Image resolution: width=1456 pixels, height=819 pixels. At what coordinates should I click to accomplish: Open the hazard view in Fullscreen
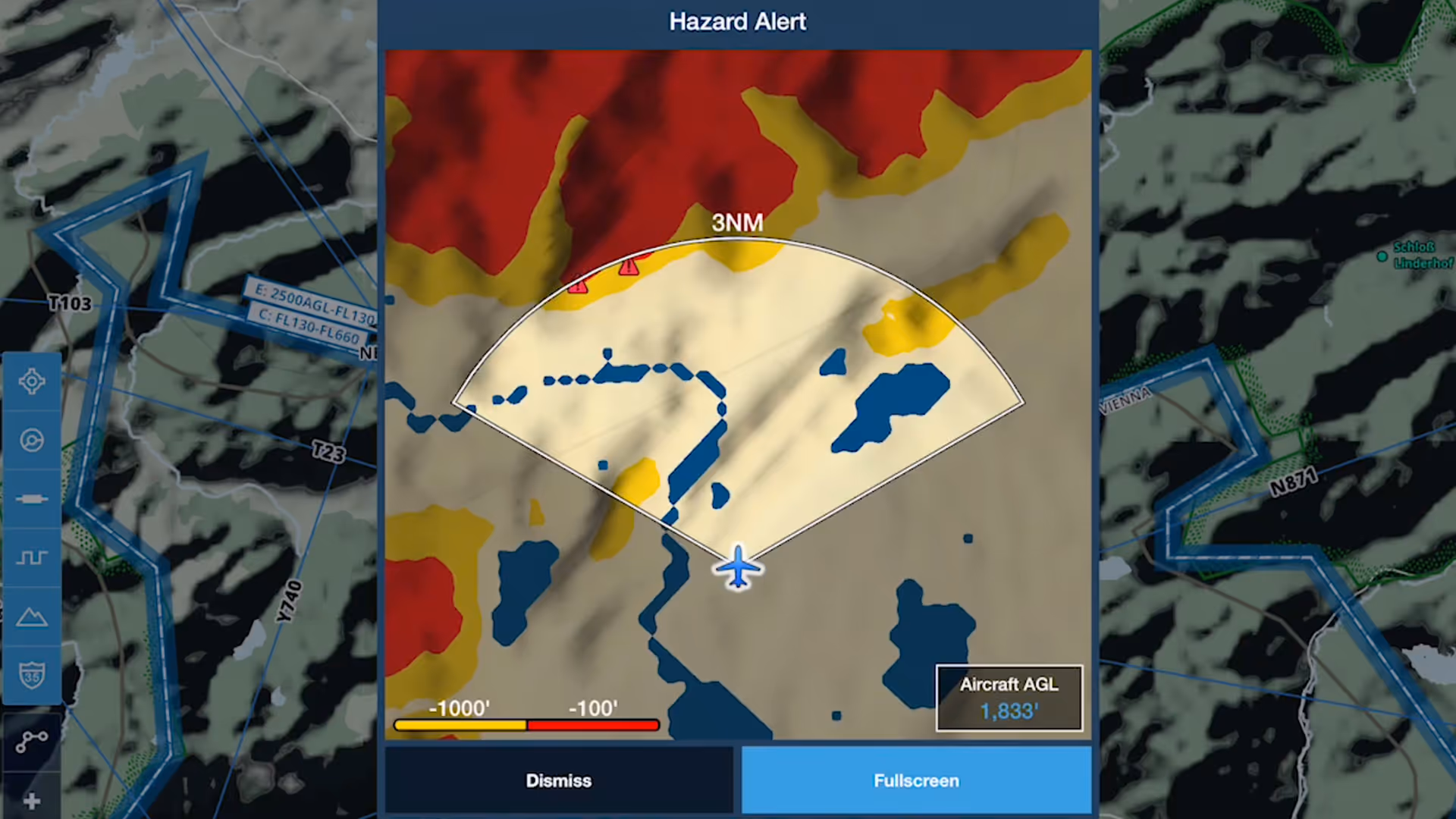click(x=916, y=780)
